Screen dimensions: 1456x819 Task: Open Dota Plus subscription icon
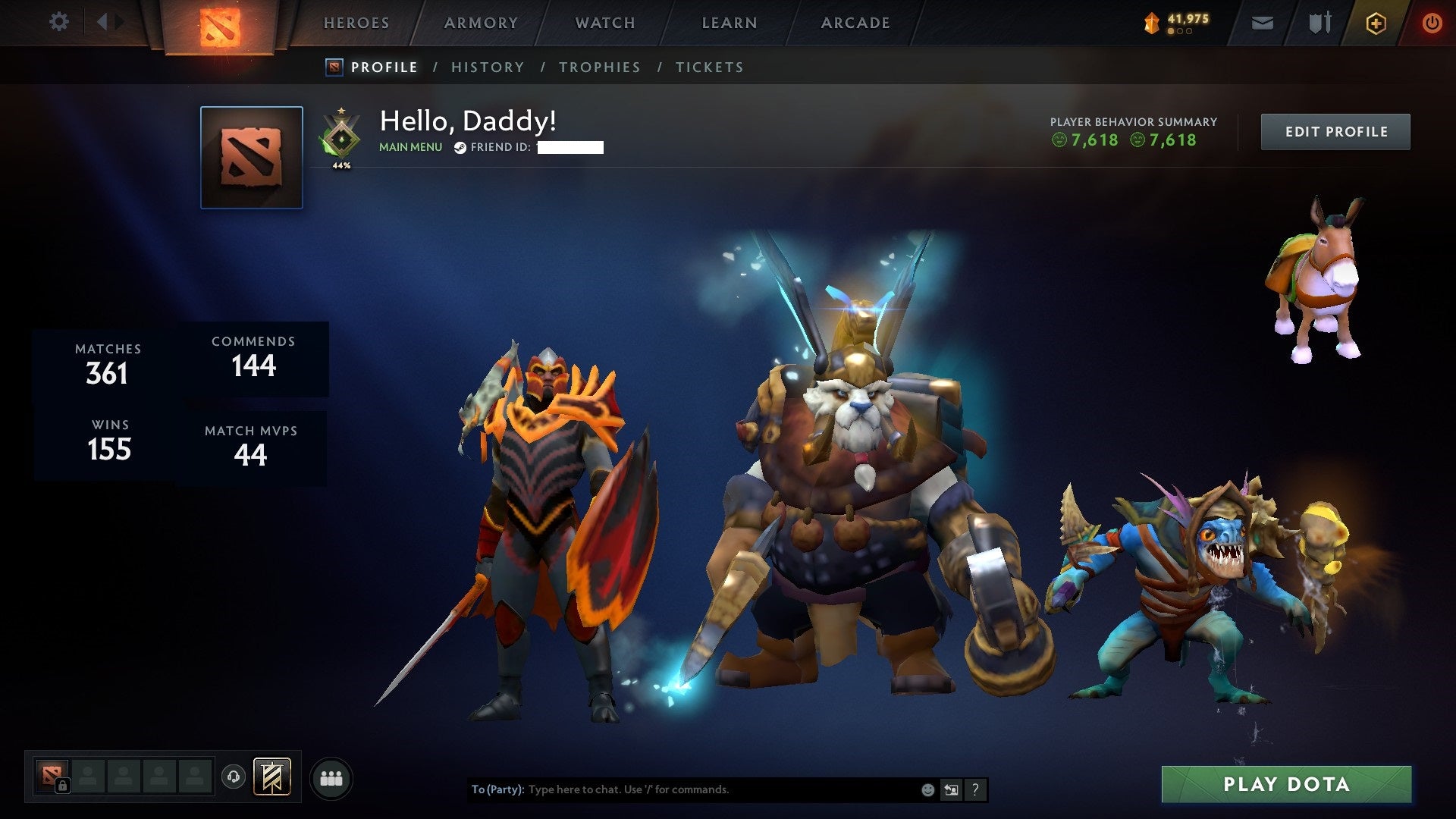tap(1377, 23)
